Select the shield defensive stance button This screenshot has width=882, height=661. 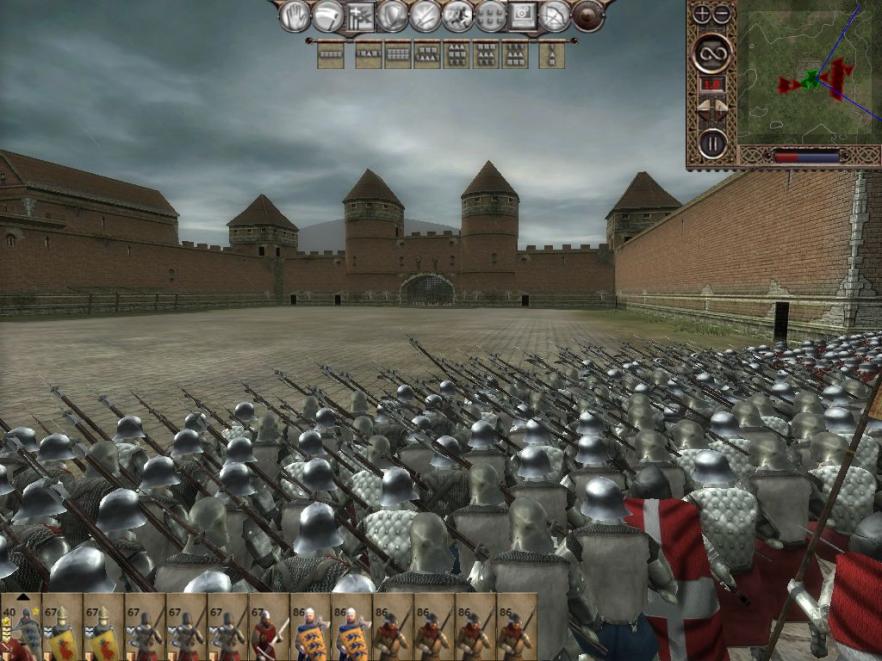[x=394, y=15]
